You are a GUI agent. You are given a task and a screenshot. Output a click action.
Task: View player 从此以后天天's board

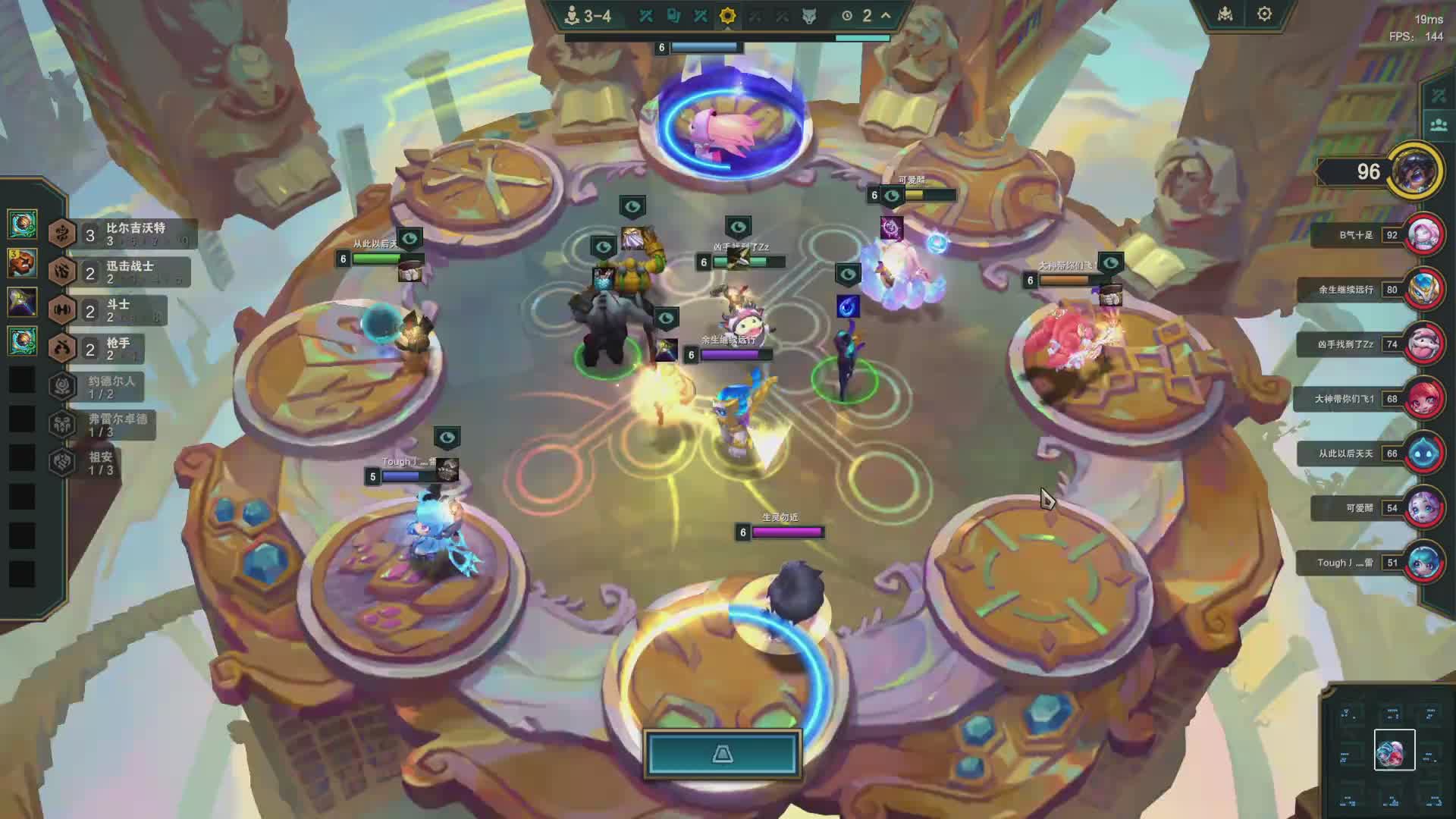[x=1424, y=453]
